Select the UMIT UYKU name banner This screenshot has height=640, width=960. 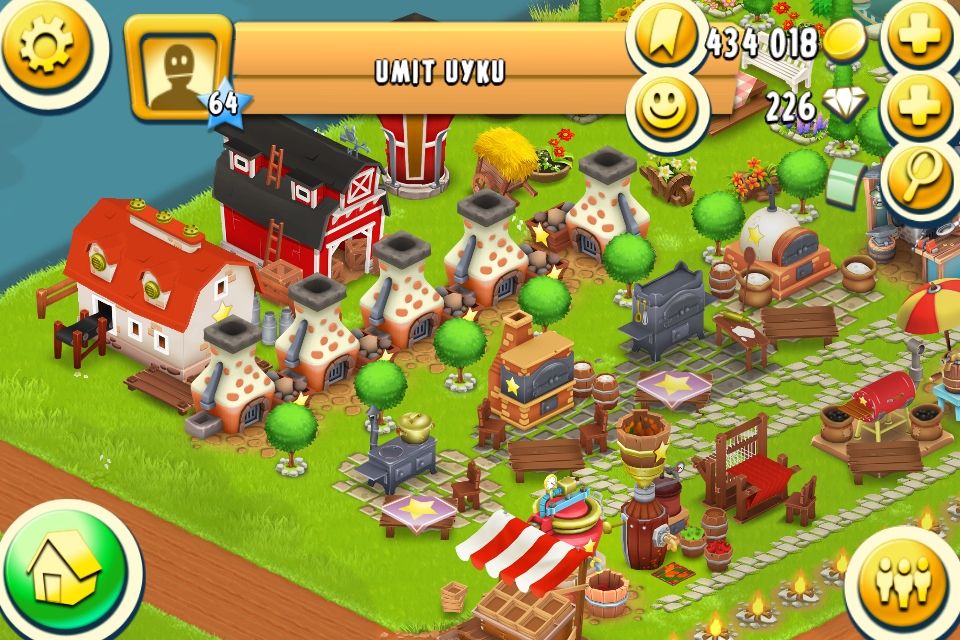[x=438, y=70]
